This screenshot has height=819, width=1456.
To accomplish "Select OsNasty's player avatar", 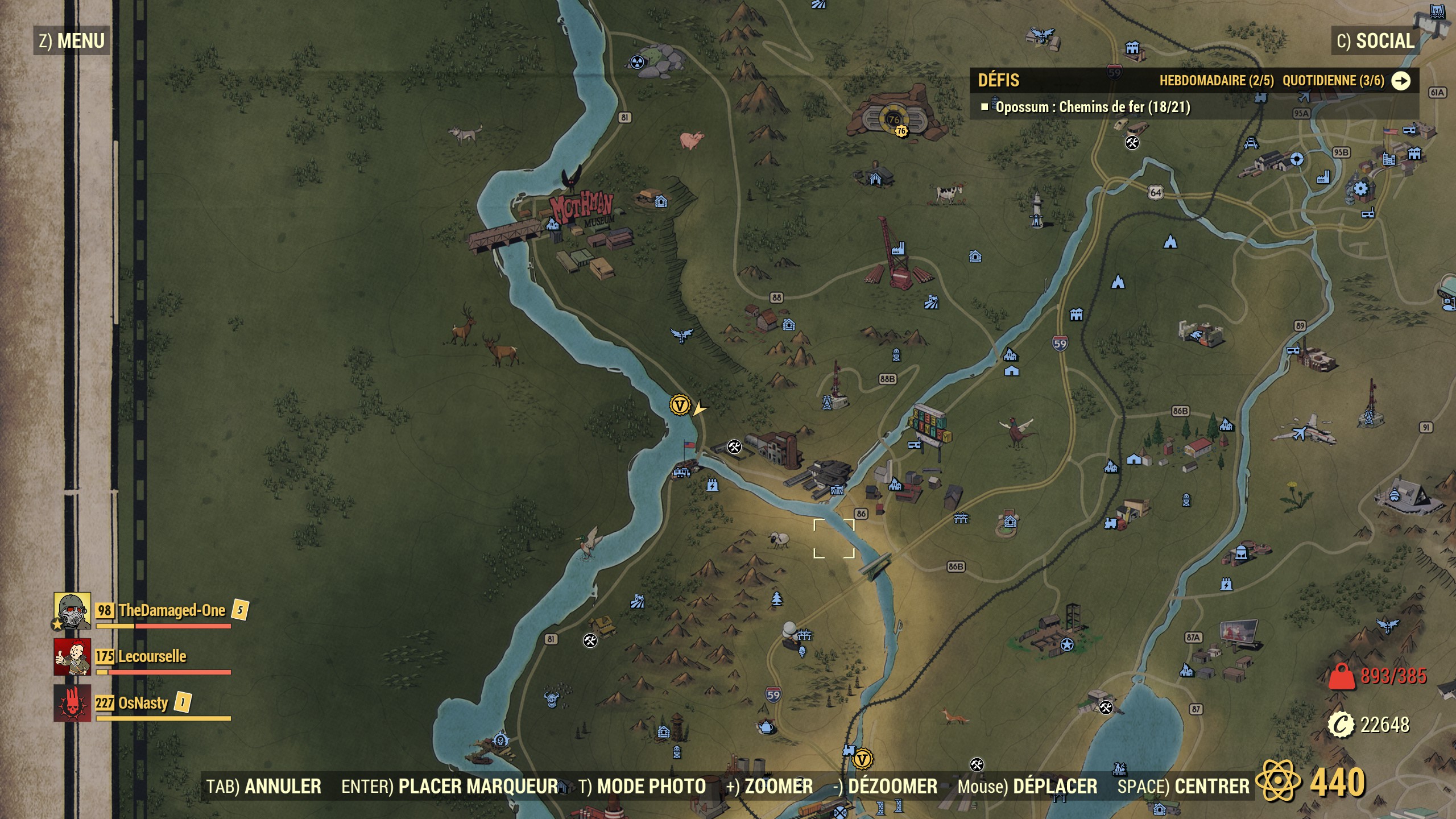I will 72,703.
